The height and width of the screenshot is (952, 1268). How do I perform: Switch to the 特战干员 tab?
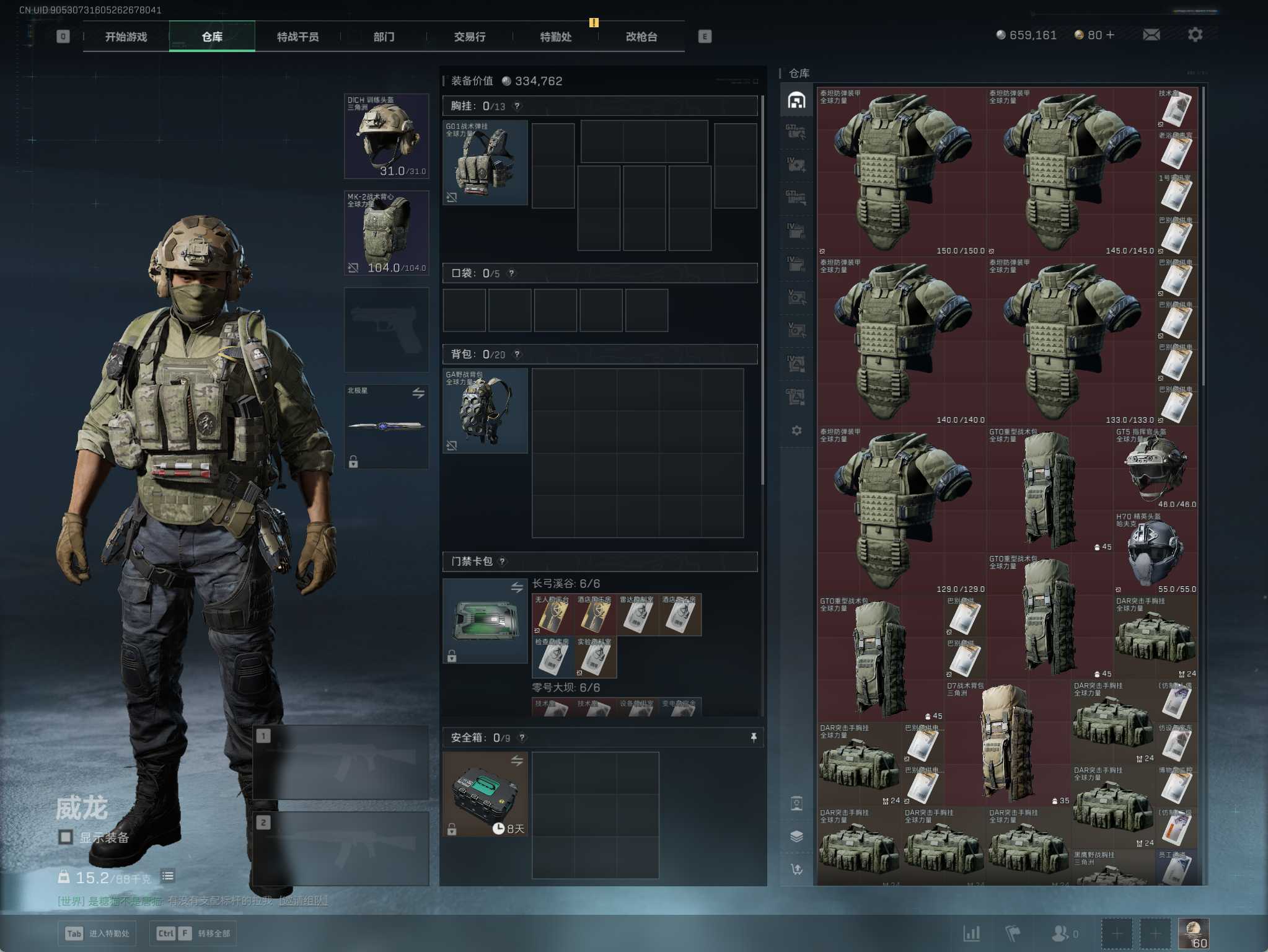[x=297, y=37]
